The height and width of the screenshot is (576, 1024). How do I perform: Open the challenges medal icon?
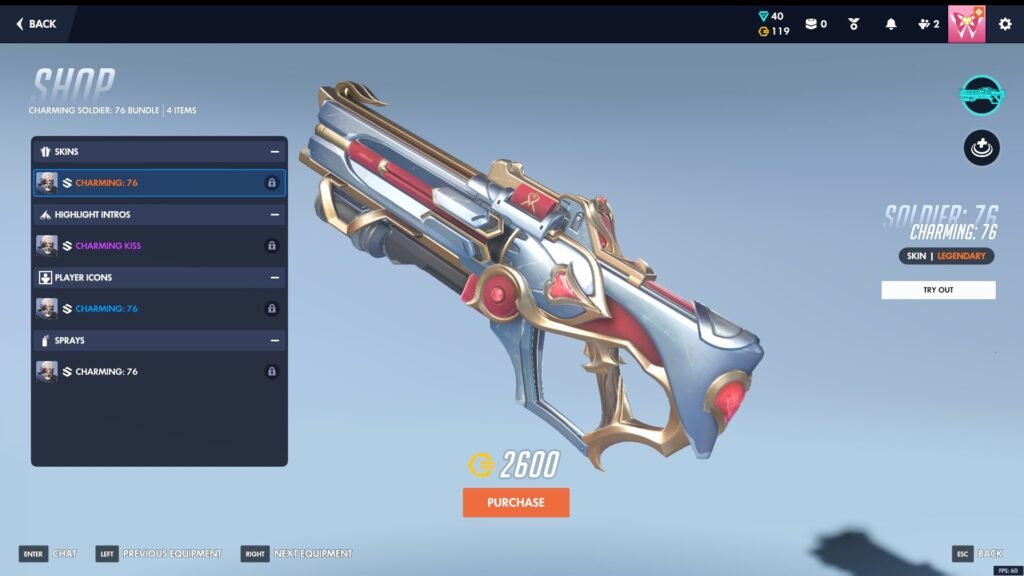coord(854,24)
